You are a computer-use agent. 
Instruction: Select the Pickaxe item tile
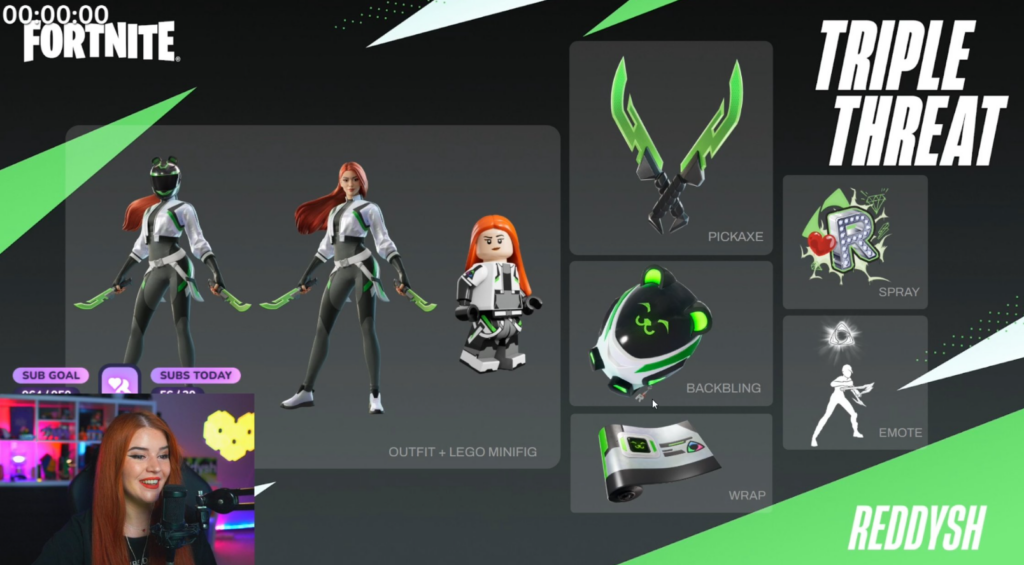670,147
